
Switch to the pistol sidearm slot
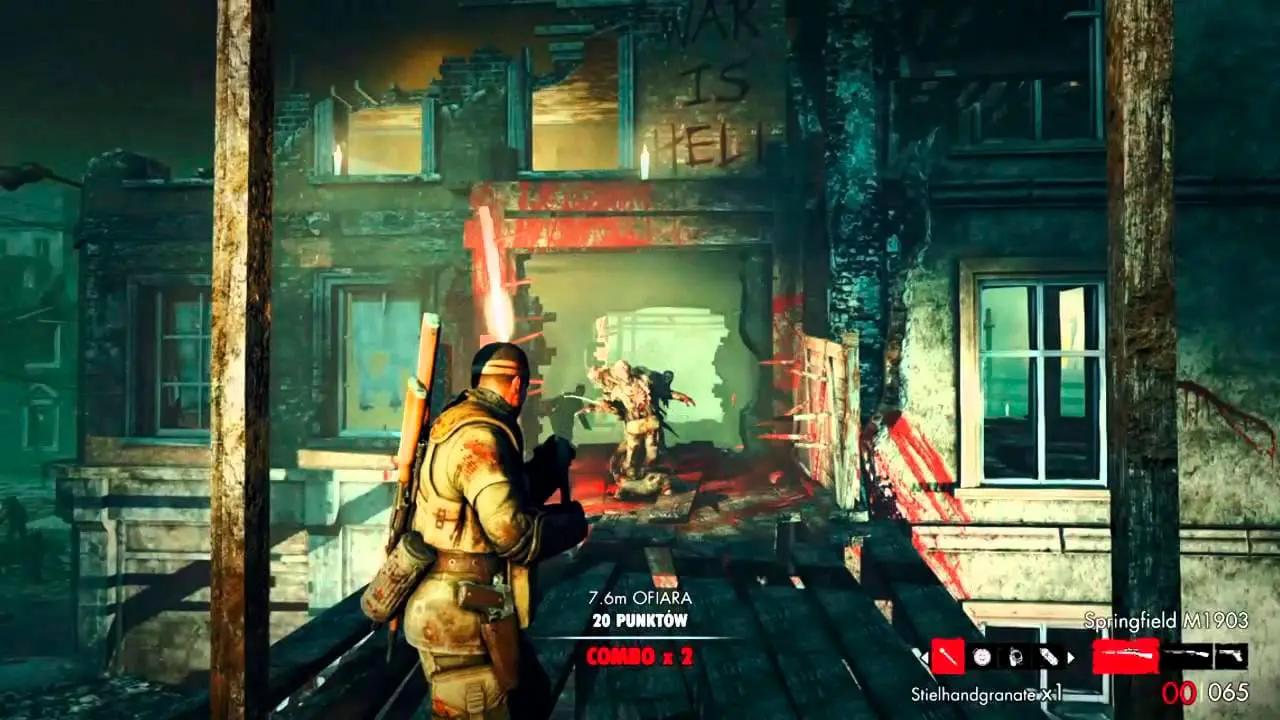(1231, 656)
